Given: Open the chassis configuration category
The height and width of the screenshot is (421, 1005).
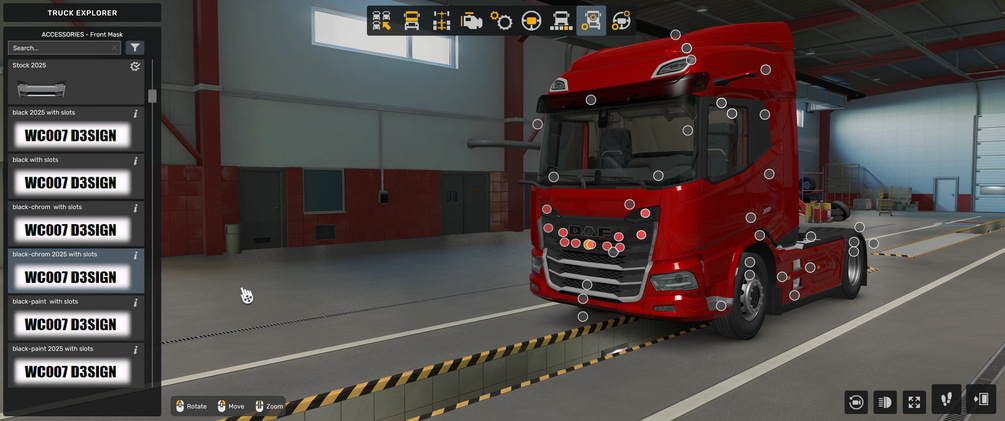Looking at the screenshot, I should click(441, 20).
